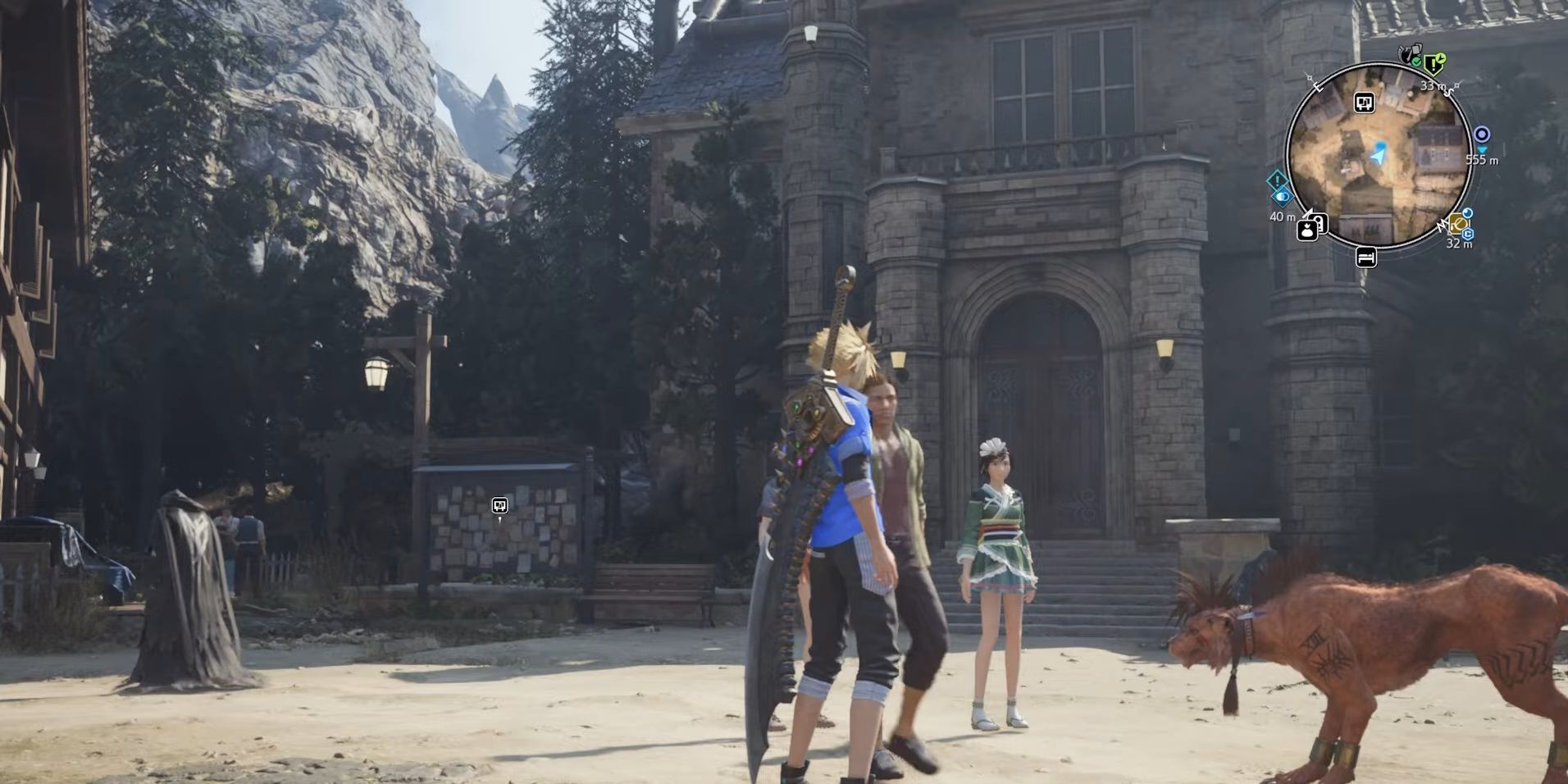This screenshot has width=1568, height=784.
Task: Click the 33 m distance label
Action: [x=1432, y=85]
